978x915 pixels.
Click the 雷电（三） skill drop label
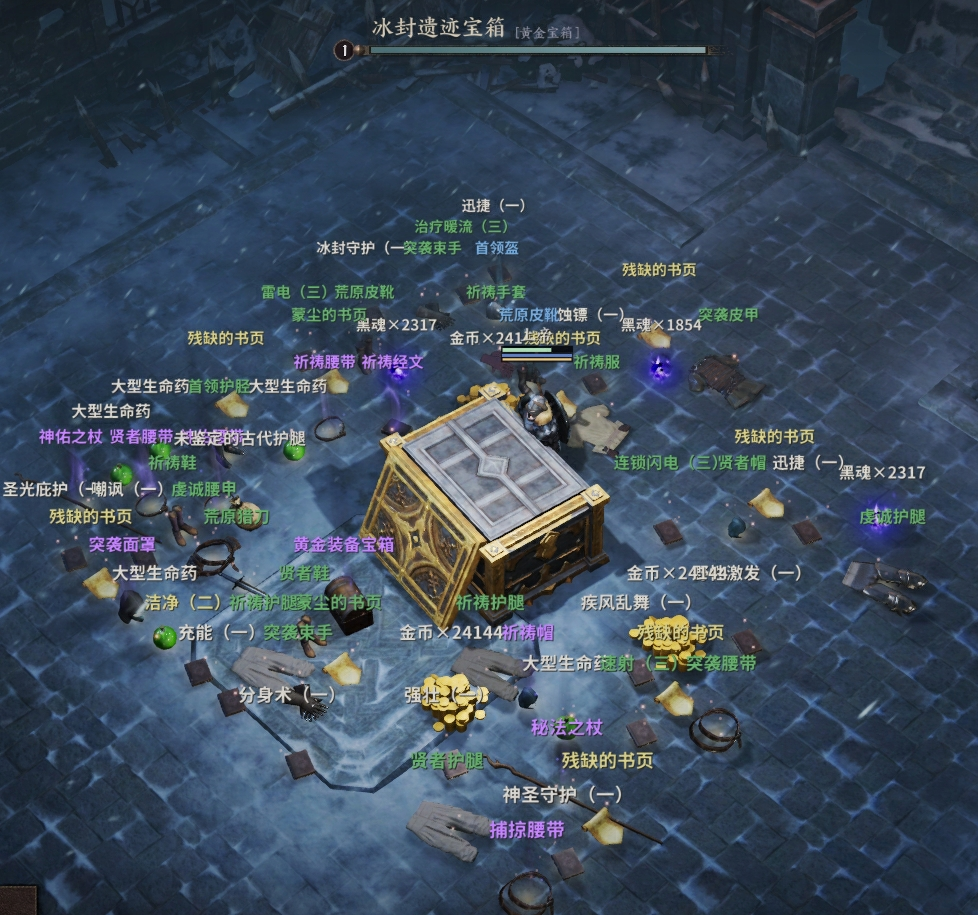click(x=296, y=292)
